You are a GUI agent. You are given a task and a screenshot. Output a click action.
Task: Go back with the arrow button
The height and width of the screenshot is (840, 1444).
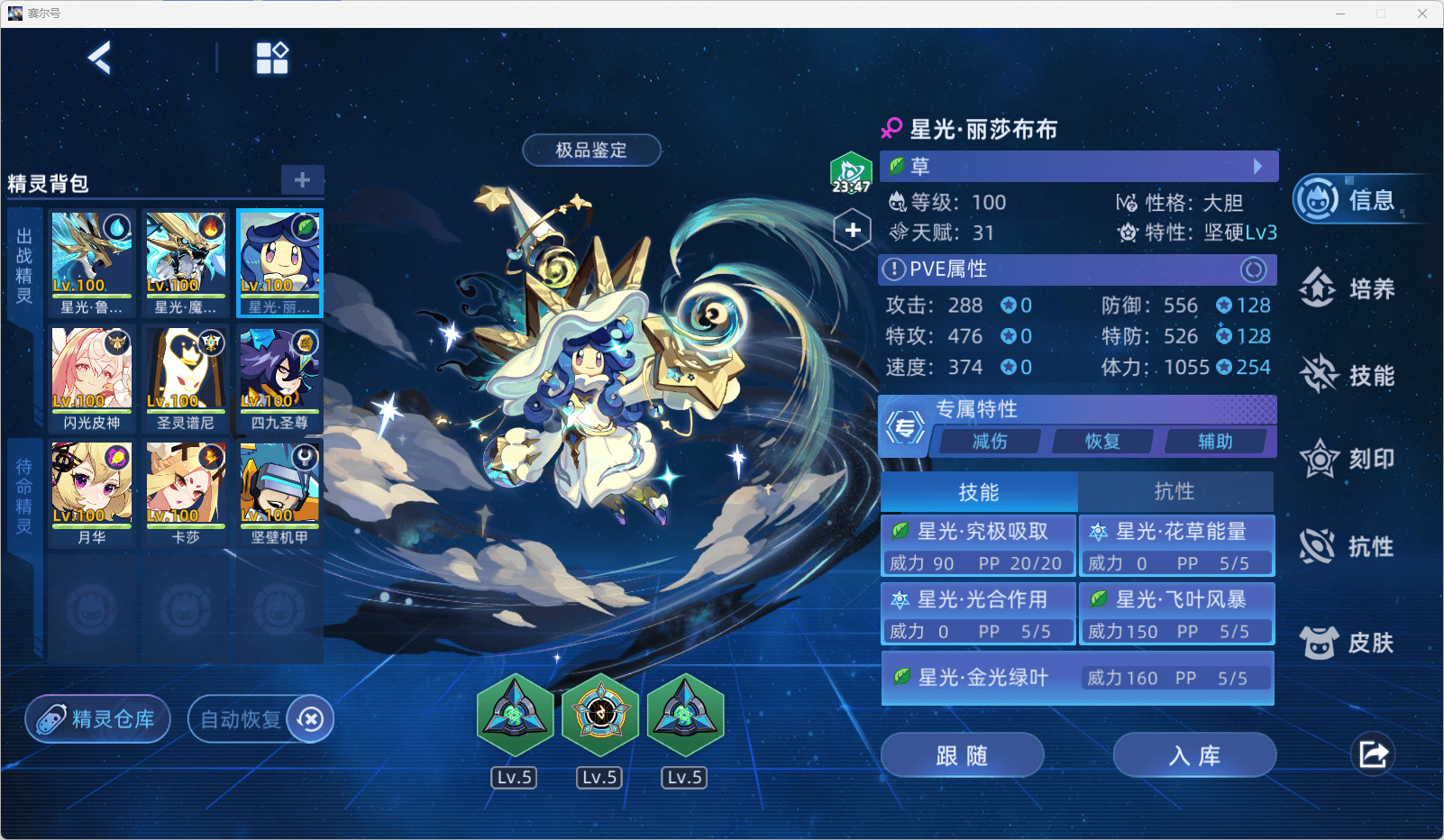(x=100, y=59)
